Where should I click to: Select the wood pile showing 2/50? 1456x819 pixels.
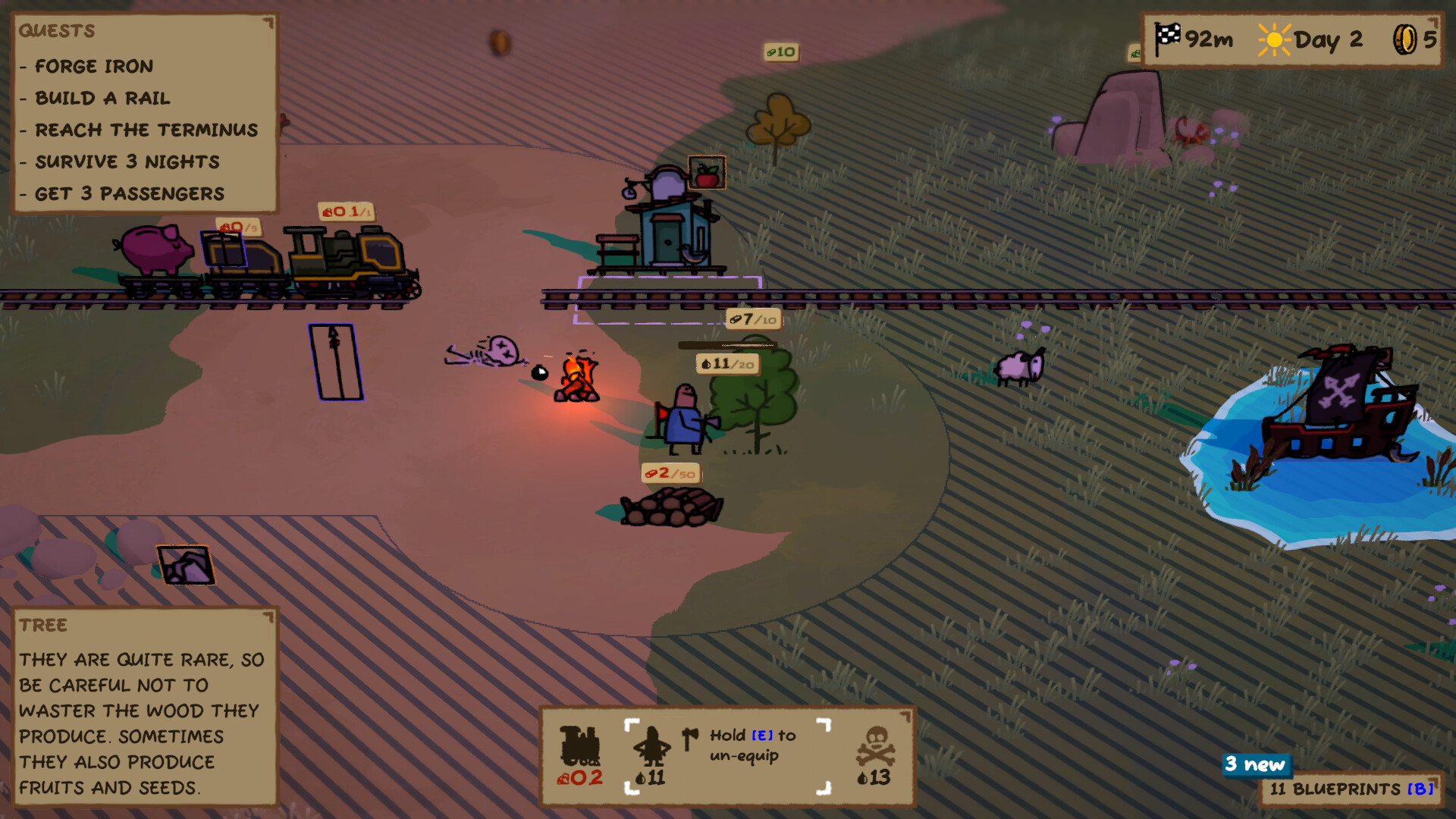[670, 472]
